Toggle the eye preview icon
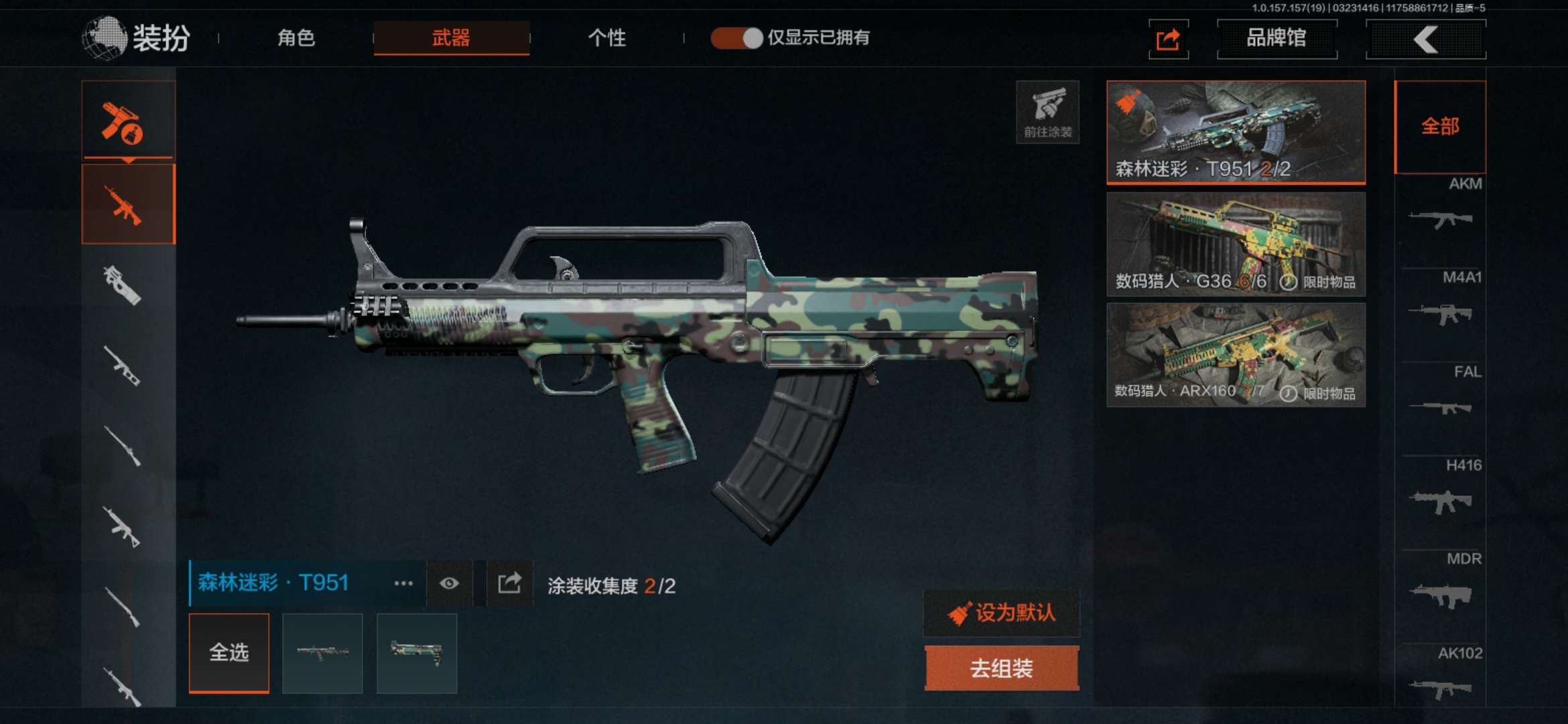 (x=449, y=583)
